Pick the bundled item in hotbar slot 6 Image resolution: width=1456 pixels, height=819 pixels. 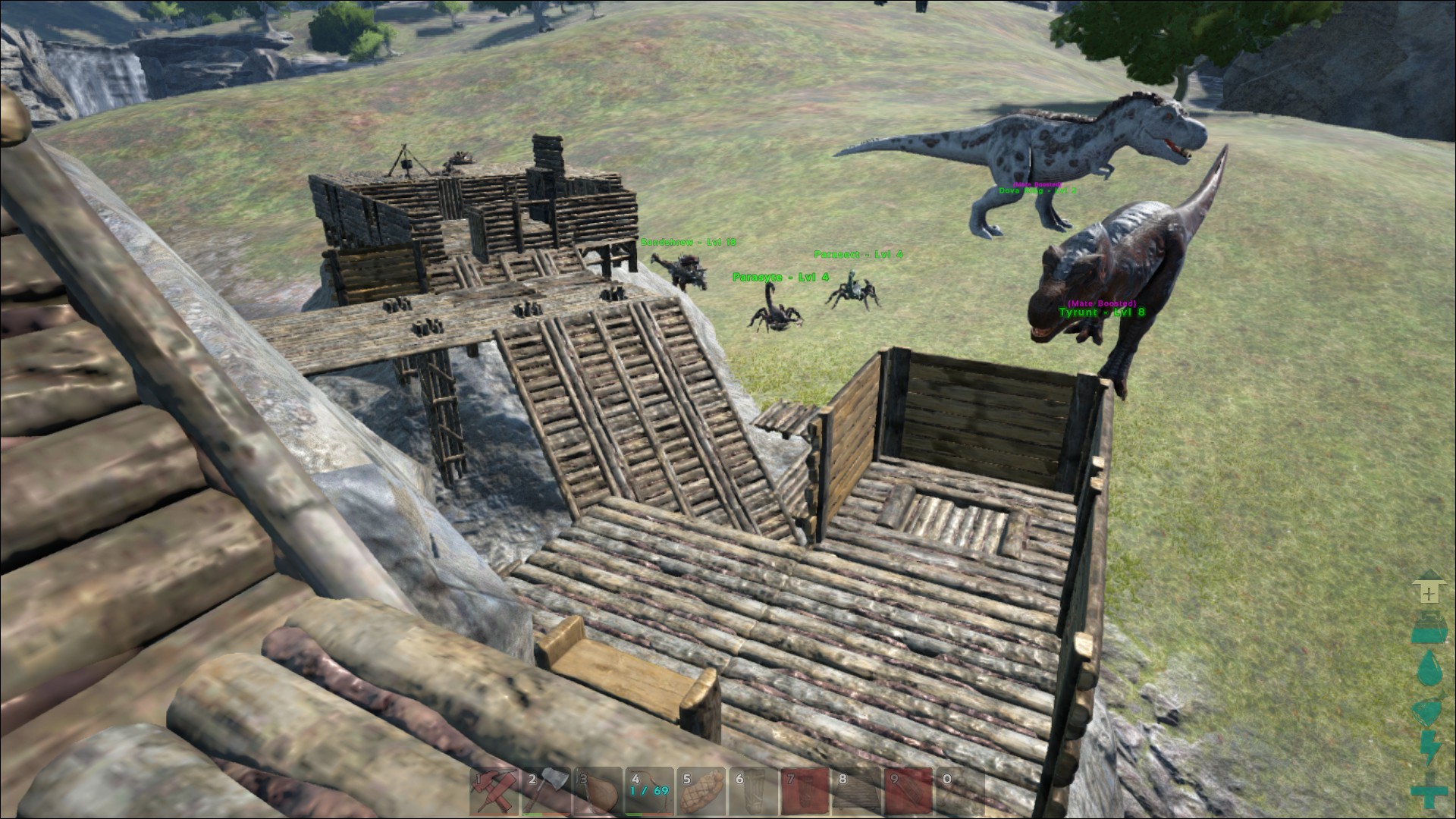pyautogui.click(x=754, y=792)
